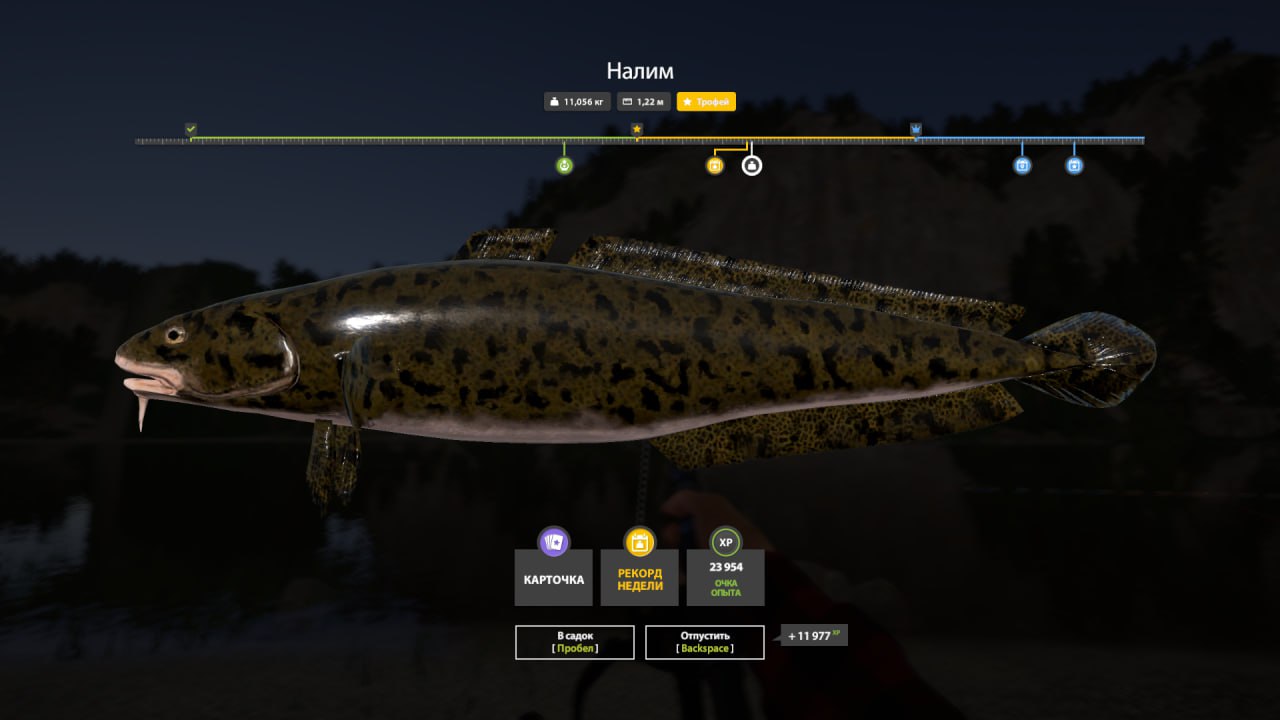1280x720 pixels.
Task: Click the green circular marker under the scale
Action: click(564, 166)
